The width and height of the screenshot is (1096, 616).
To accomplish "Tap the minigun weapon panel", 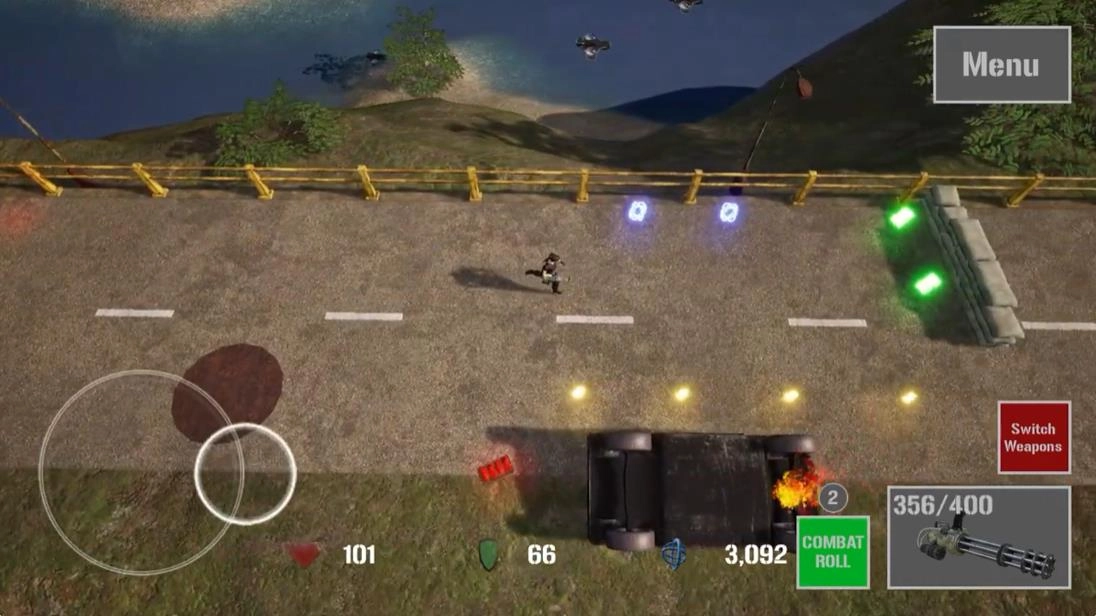I will pyautogui.click(x=978, y=537).
